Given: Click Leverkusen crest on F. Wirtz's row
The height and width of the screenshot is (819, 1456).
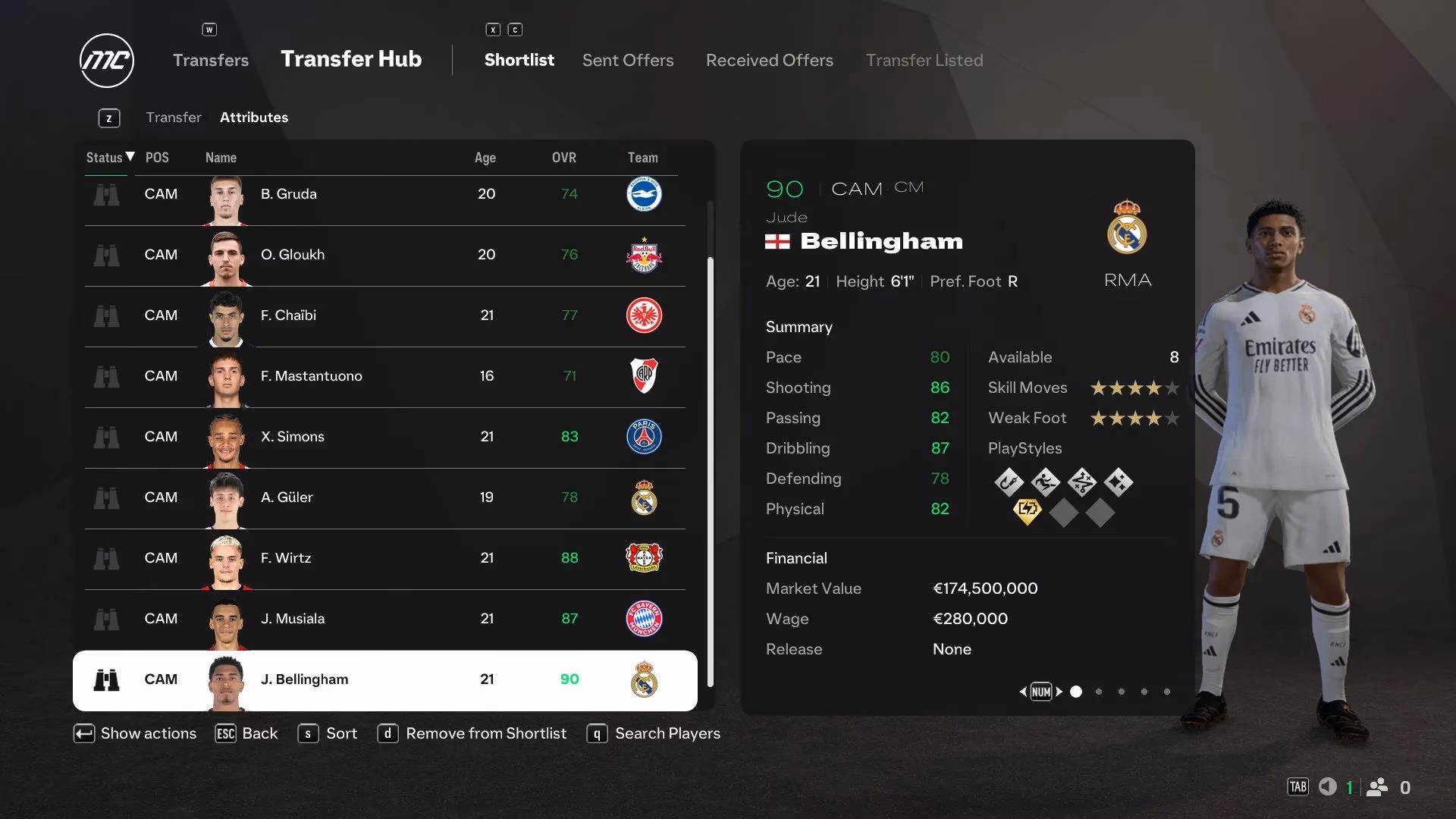Looking at the screenshot, I should point(644,558).
